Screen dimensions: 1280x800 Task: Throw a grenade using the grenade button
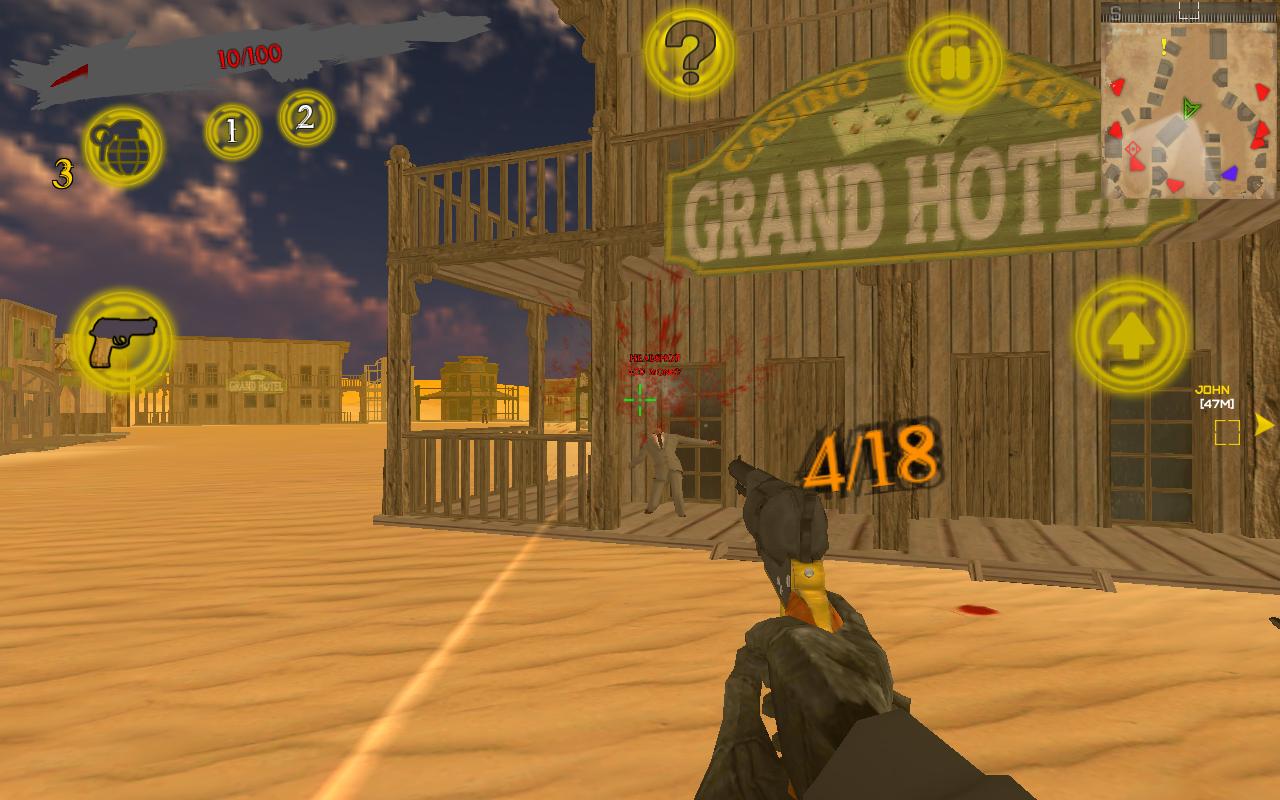coord(124,146)
